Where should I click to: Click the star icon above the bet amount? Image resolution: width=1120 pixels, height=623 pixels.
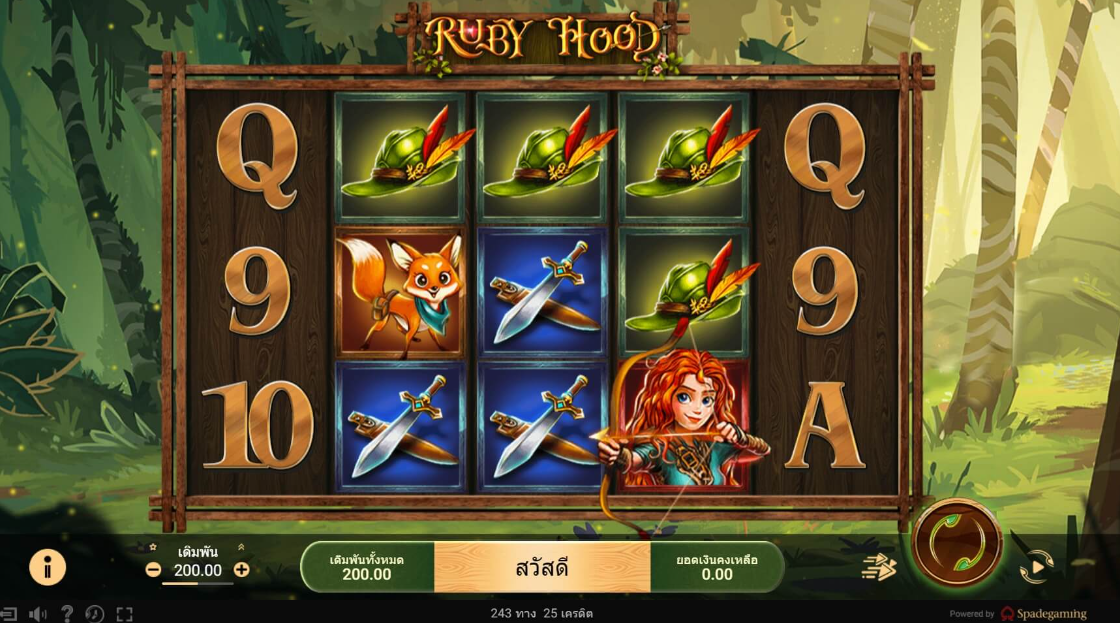(x=153, y=548)
